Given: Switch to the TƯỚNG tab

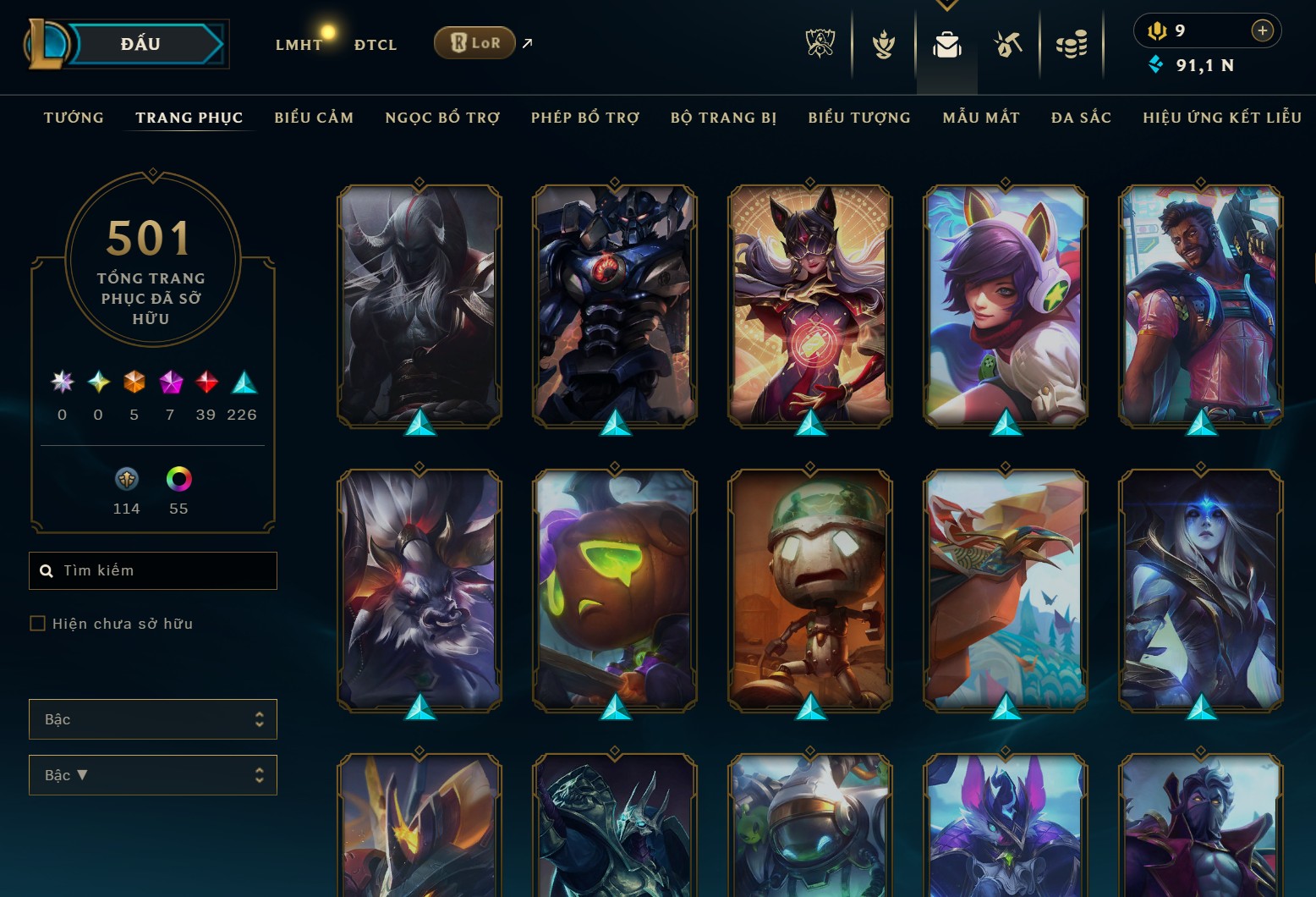Looking at the screenshot, I should (74, 118).
